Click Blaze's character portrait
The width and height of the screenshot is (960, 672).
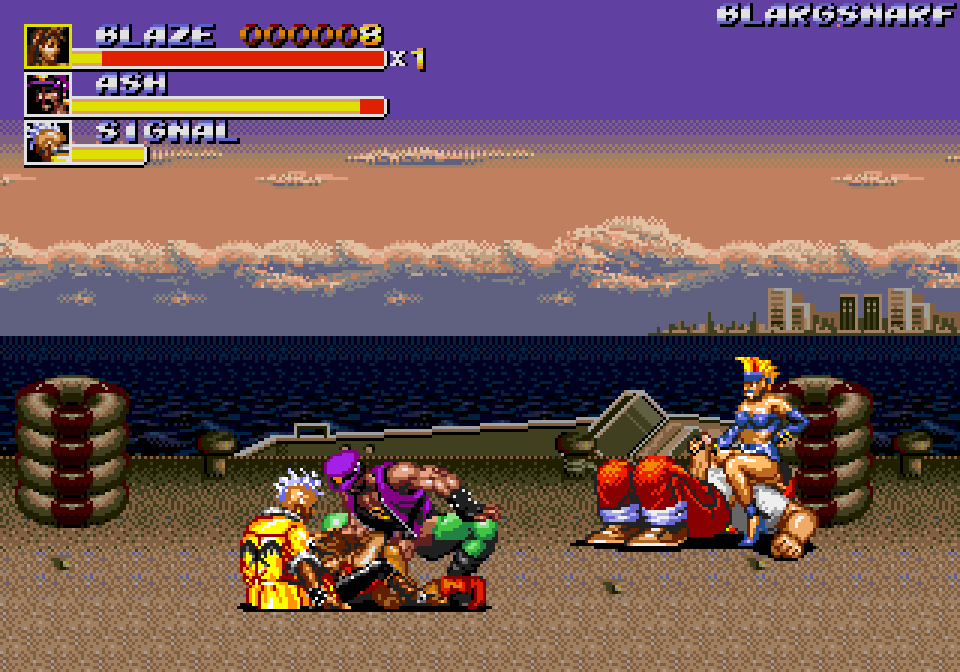pos(48,46)
